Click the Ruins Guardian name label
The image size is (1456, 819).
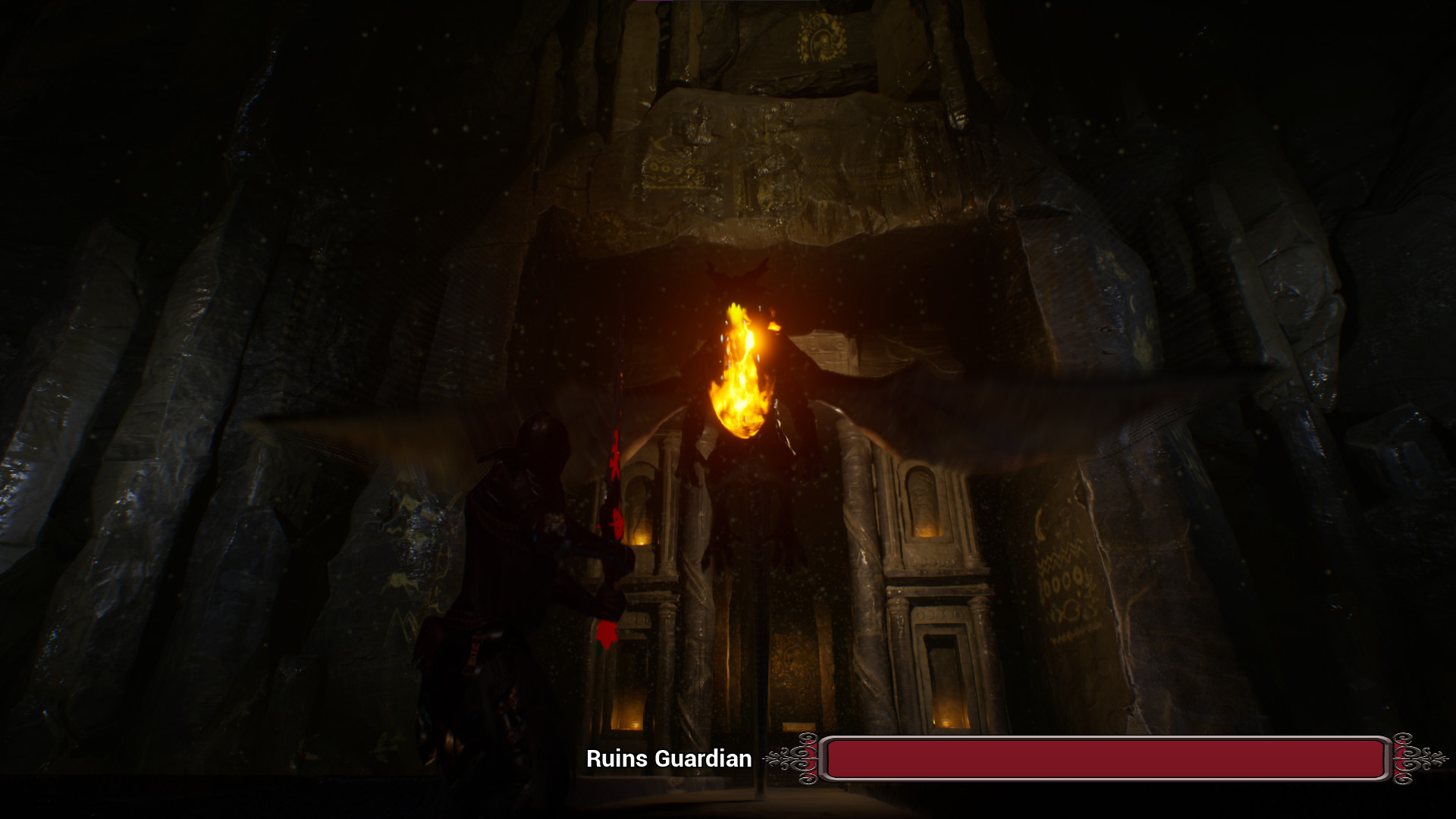[x=670, y=758]
